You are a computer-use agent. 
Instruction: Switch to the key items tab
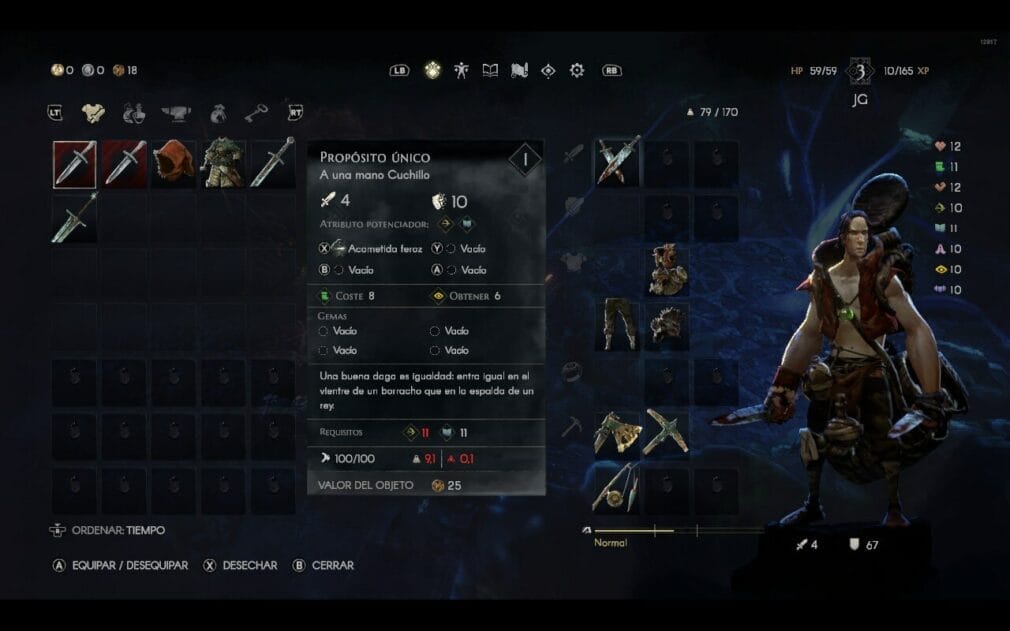[x=256, y=113]
